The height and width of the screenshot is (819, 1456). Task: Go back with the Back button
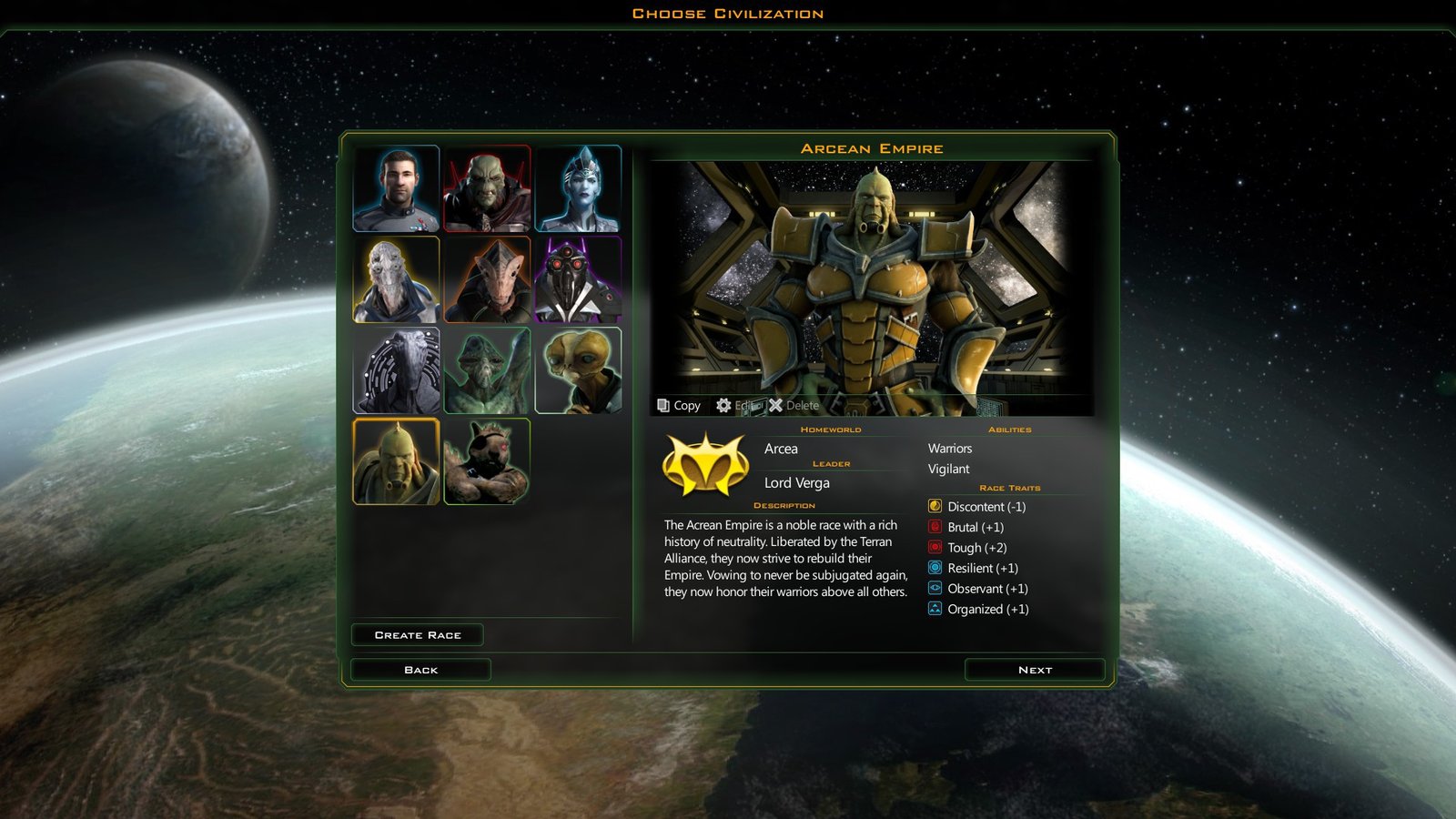pos(420,670)
